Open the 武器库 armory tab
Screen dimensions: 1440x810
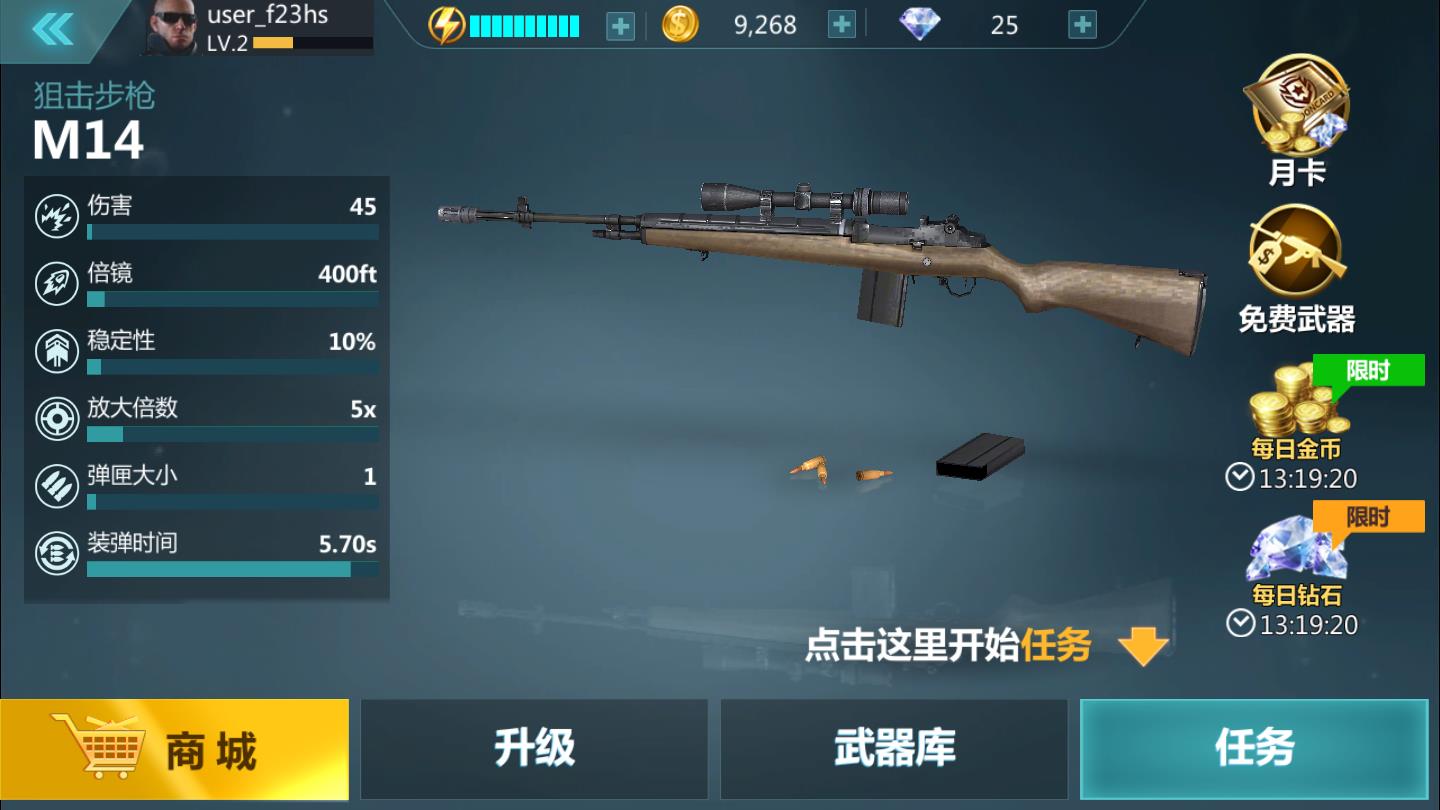pos(893,749)
